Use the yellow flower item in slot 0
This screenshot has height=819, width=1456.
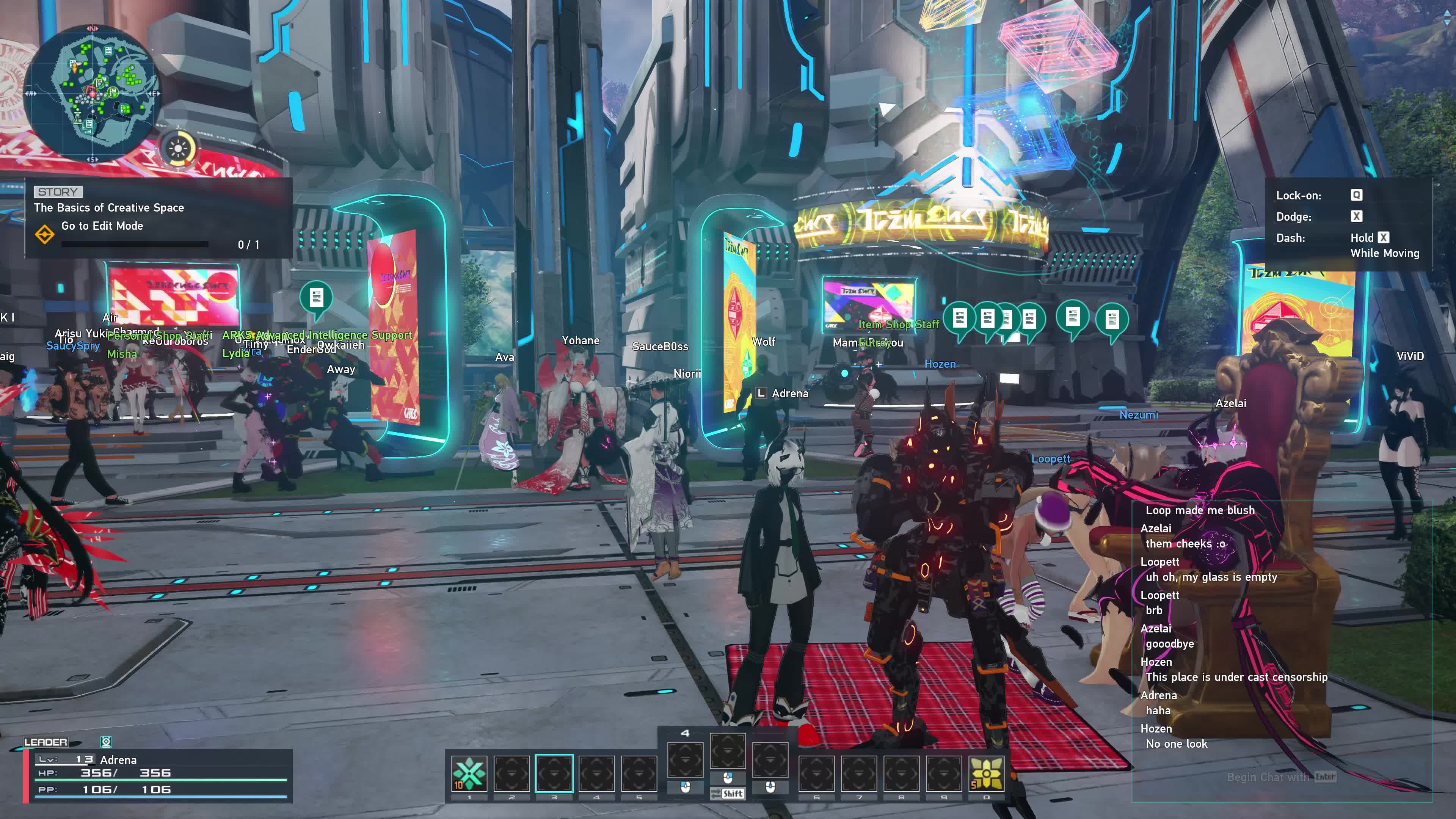click(986, 773)
